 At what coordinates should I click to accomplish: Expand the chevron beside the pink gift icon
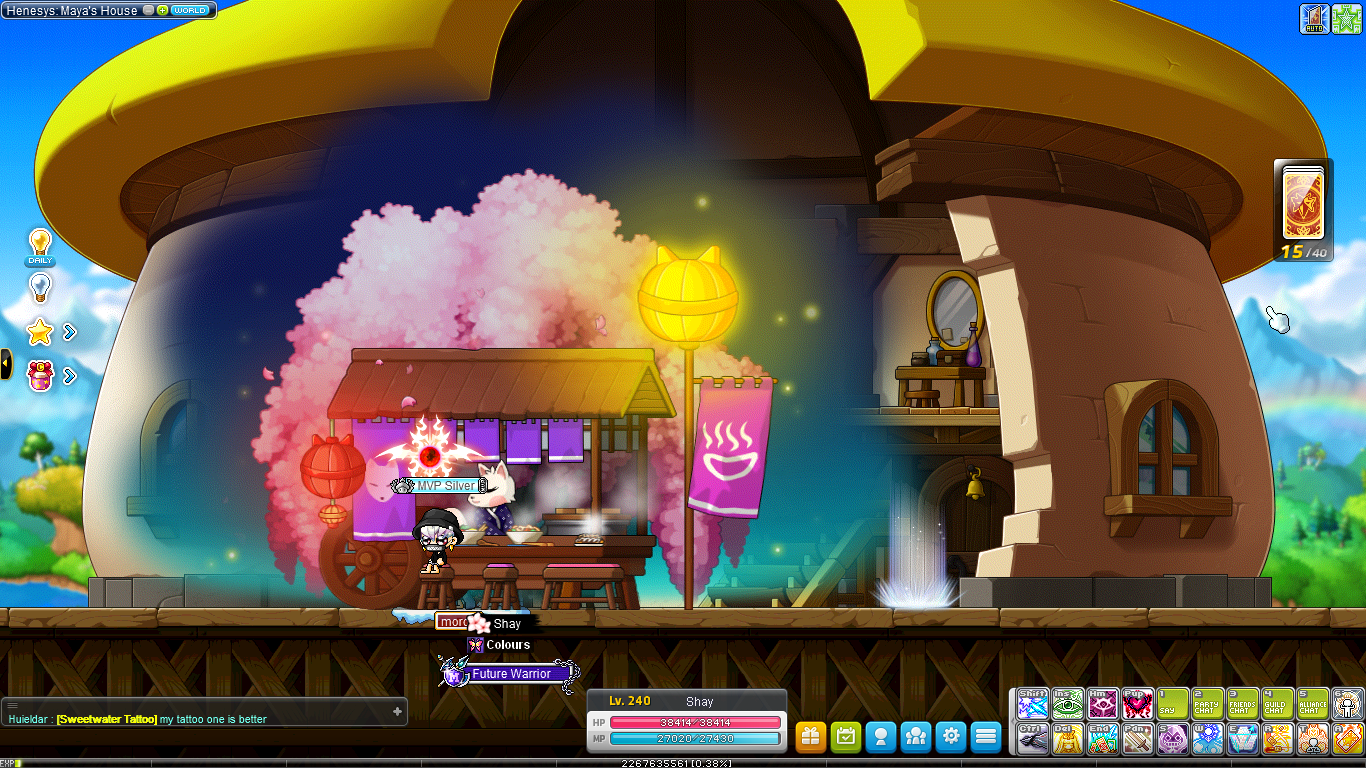[x=68, y=376]
